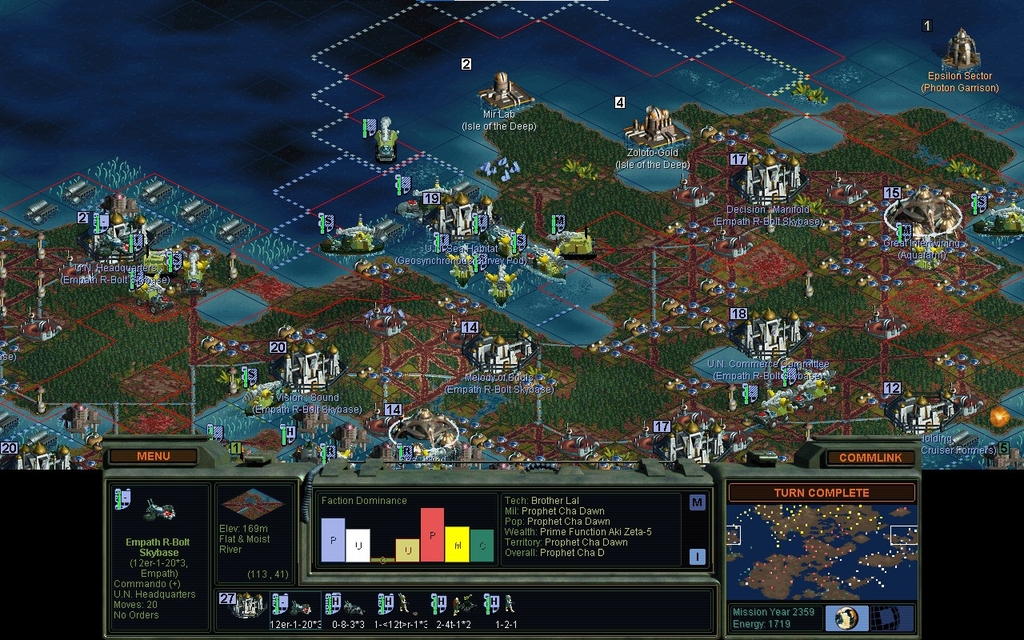Open the Zoloto-Gold base

coord(653,127)
